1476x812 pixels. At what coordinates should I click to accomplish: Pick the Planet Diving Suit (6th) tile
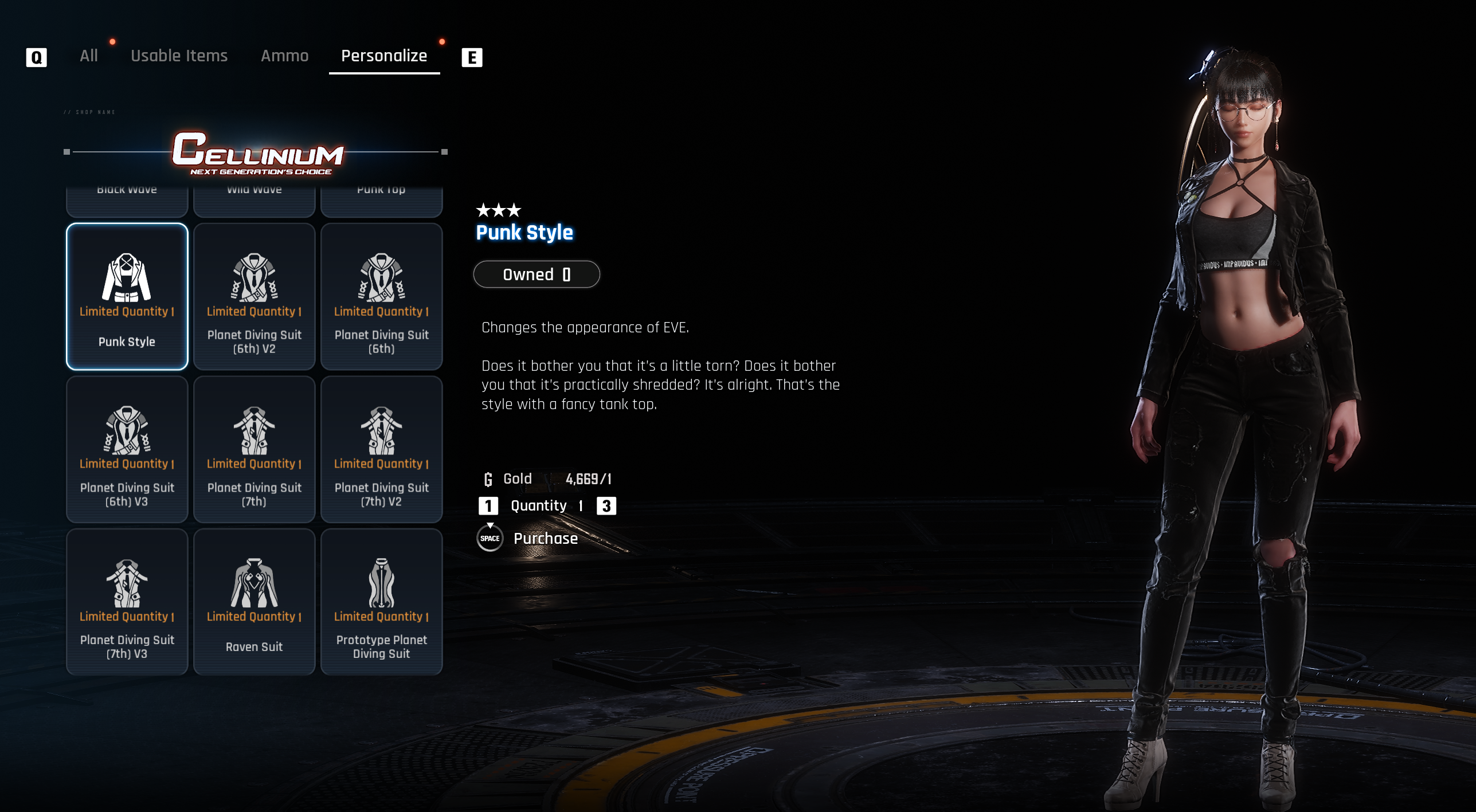point(382,297)
